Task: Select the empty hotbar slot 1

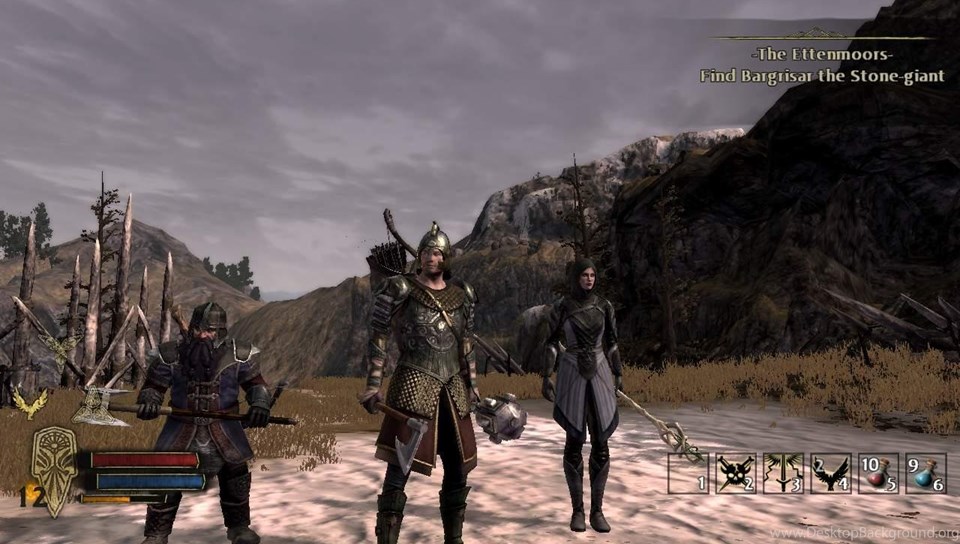Action: point(687,473)
